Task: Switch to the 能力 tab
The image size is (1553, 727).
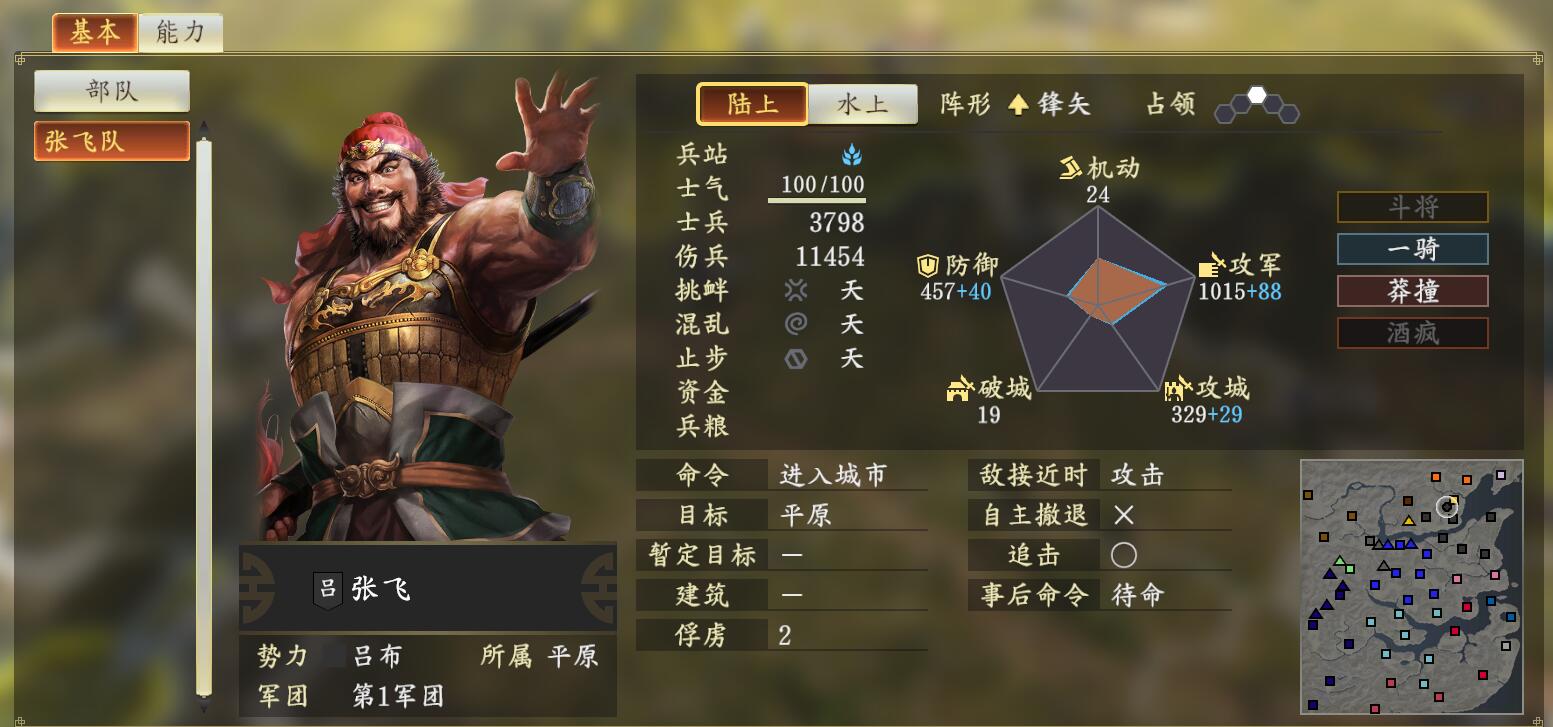Action: [181, 32]
